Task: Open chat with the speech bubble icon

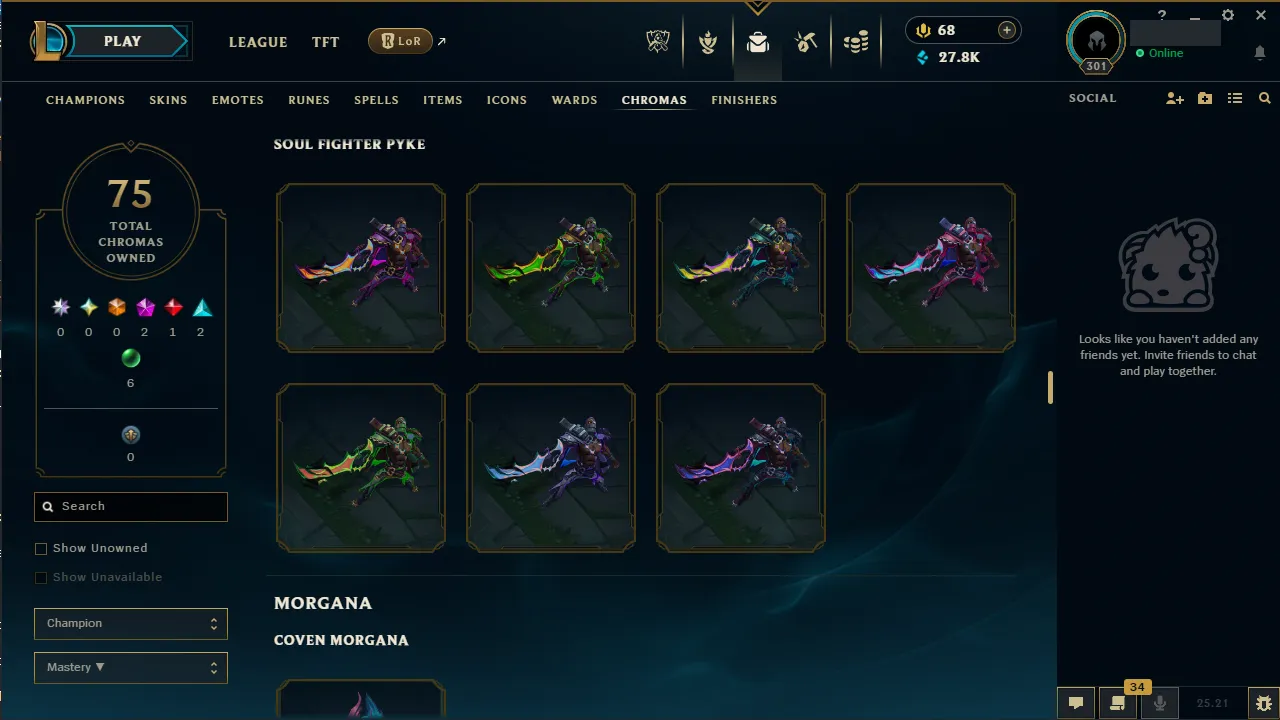Action: click(1076, 704)
